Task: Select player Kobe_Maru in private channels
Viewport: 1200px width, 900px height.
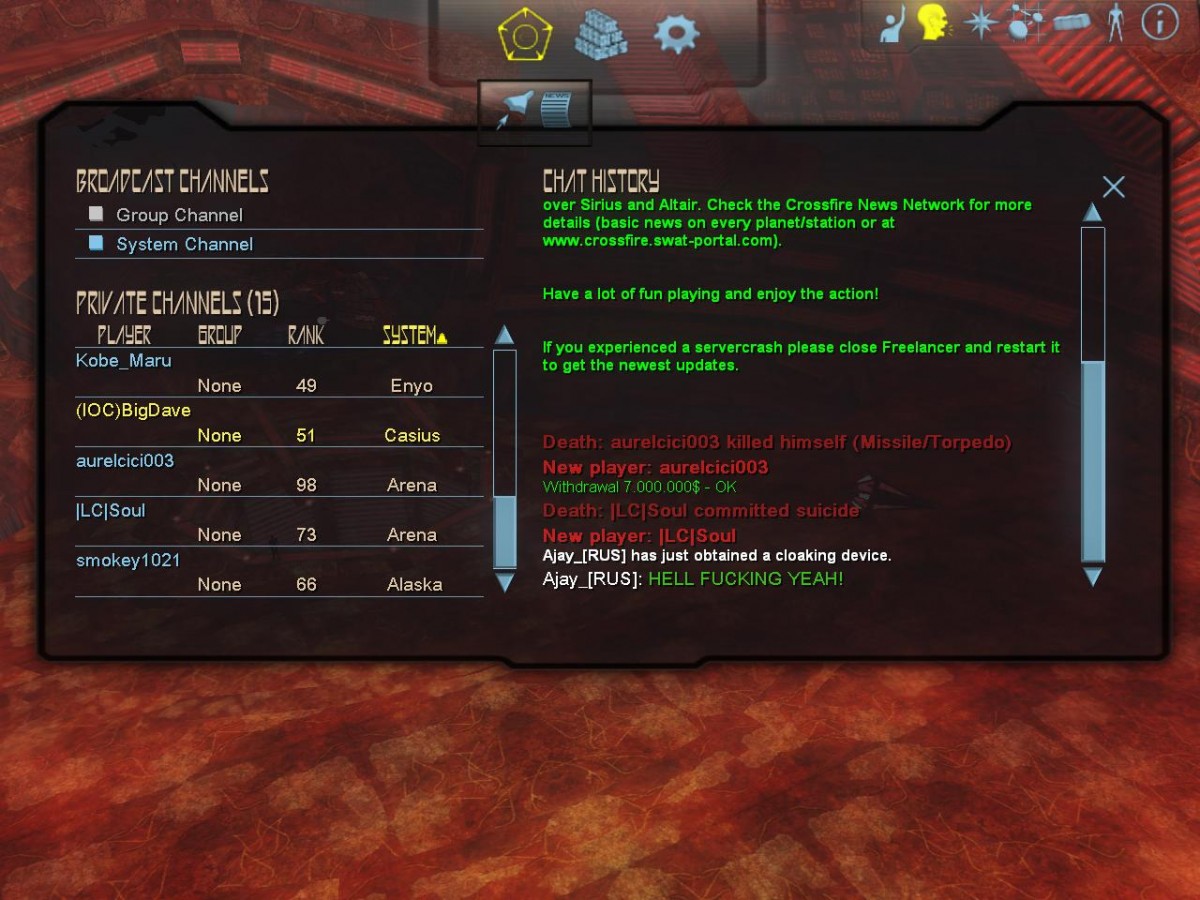Action: coord(124,361)
